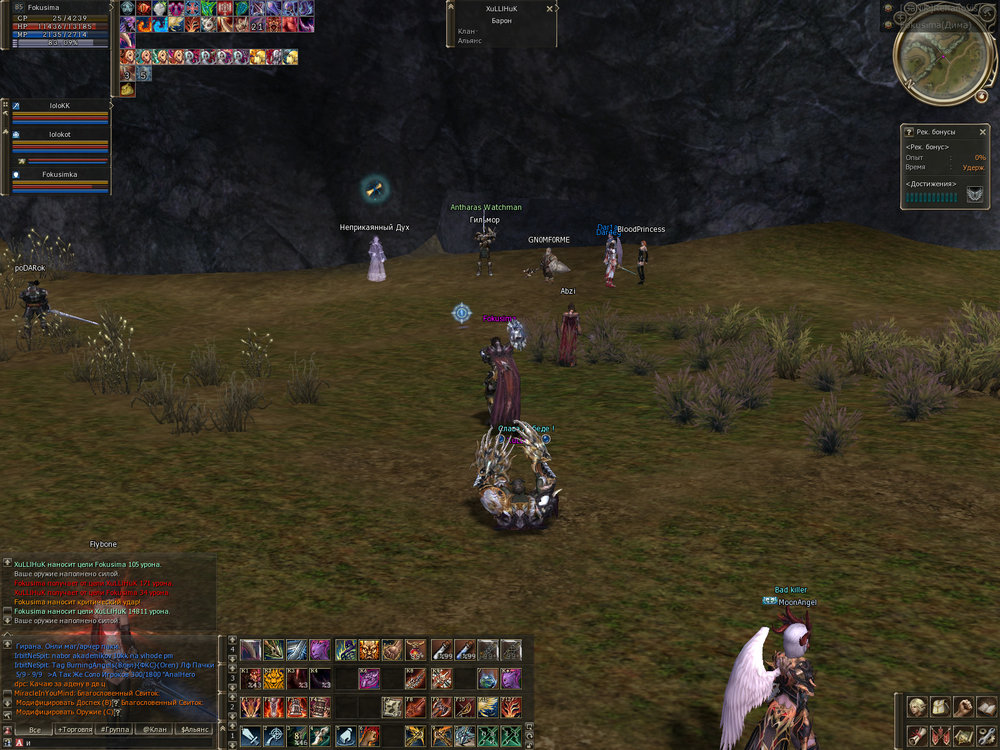1000x750 pixels.
Task: Select the Все chat tab
Action: (34, 730)
